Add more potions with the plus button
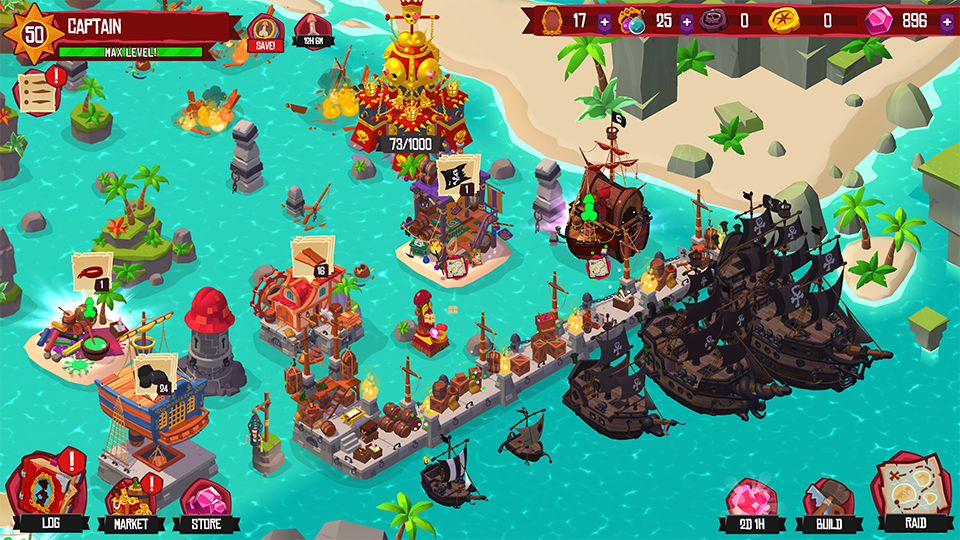960x540 pixels. pyautogui.click(x=686, y=21)
